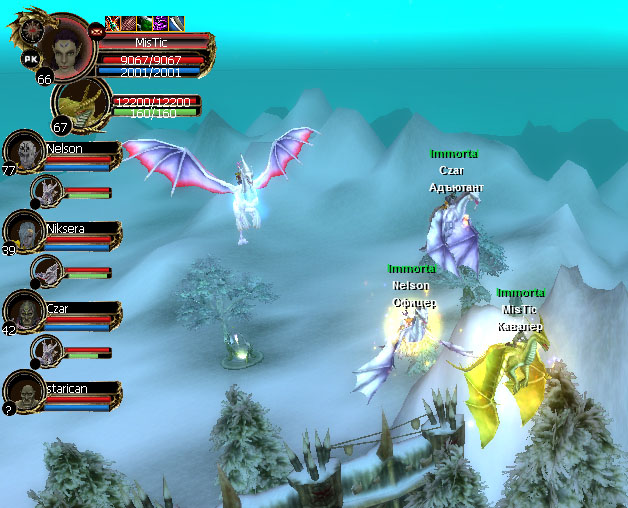Select party member Niksera's portrait
This screenshot has width=628, height=508.
(23, 231)
